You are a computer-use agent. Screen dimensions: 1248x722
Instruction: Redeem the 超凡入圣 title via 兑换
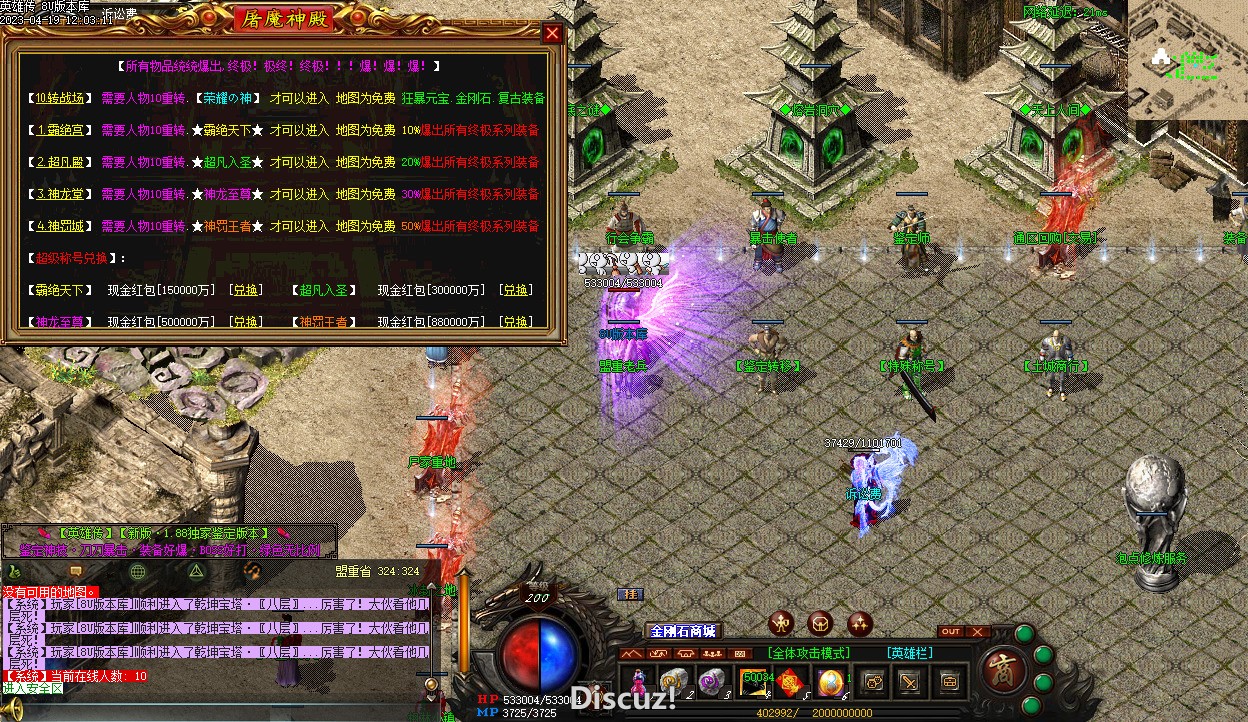pos(515,289)
